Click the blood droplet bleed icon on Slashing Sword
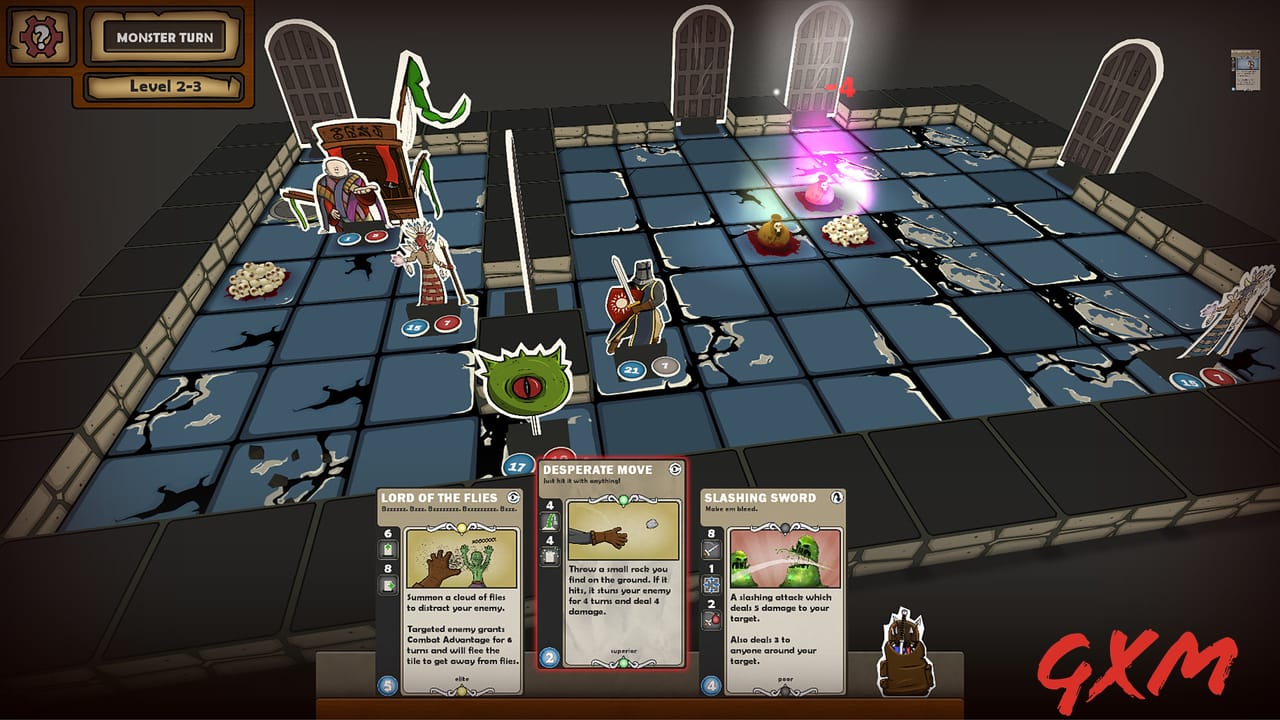The image size is (1280, 720). click(x=712, y=616)
